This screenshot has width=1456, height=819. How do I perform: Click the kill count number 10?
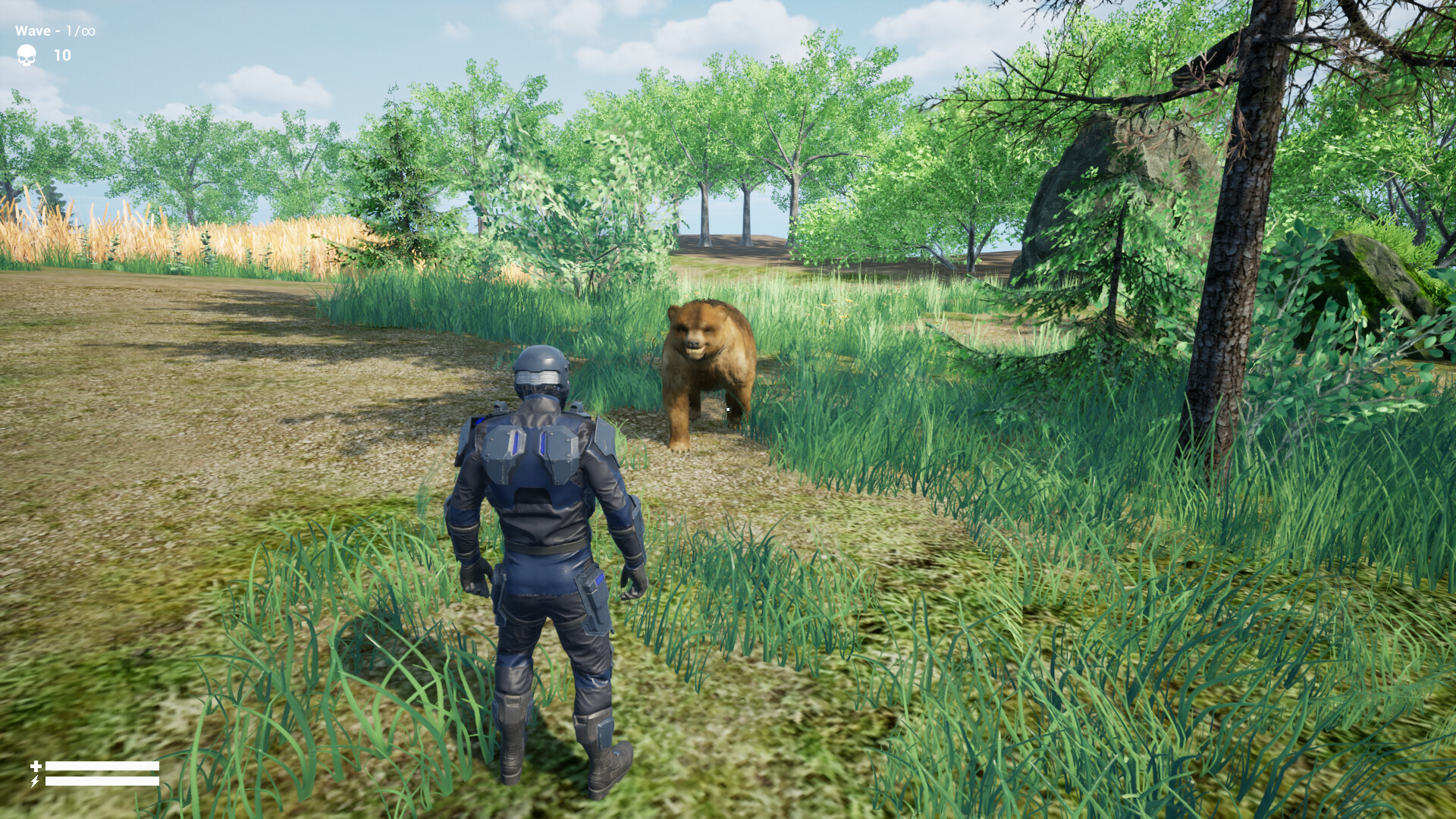coord(62,55)
